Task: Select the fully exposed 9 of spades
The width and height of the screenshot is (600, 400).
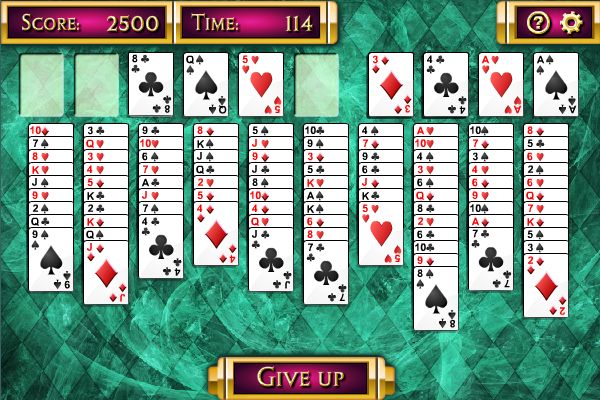Action: [x=51, y=260]
